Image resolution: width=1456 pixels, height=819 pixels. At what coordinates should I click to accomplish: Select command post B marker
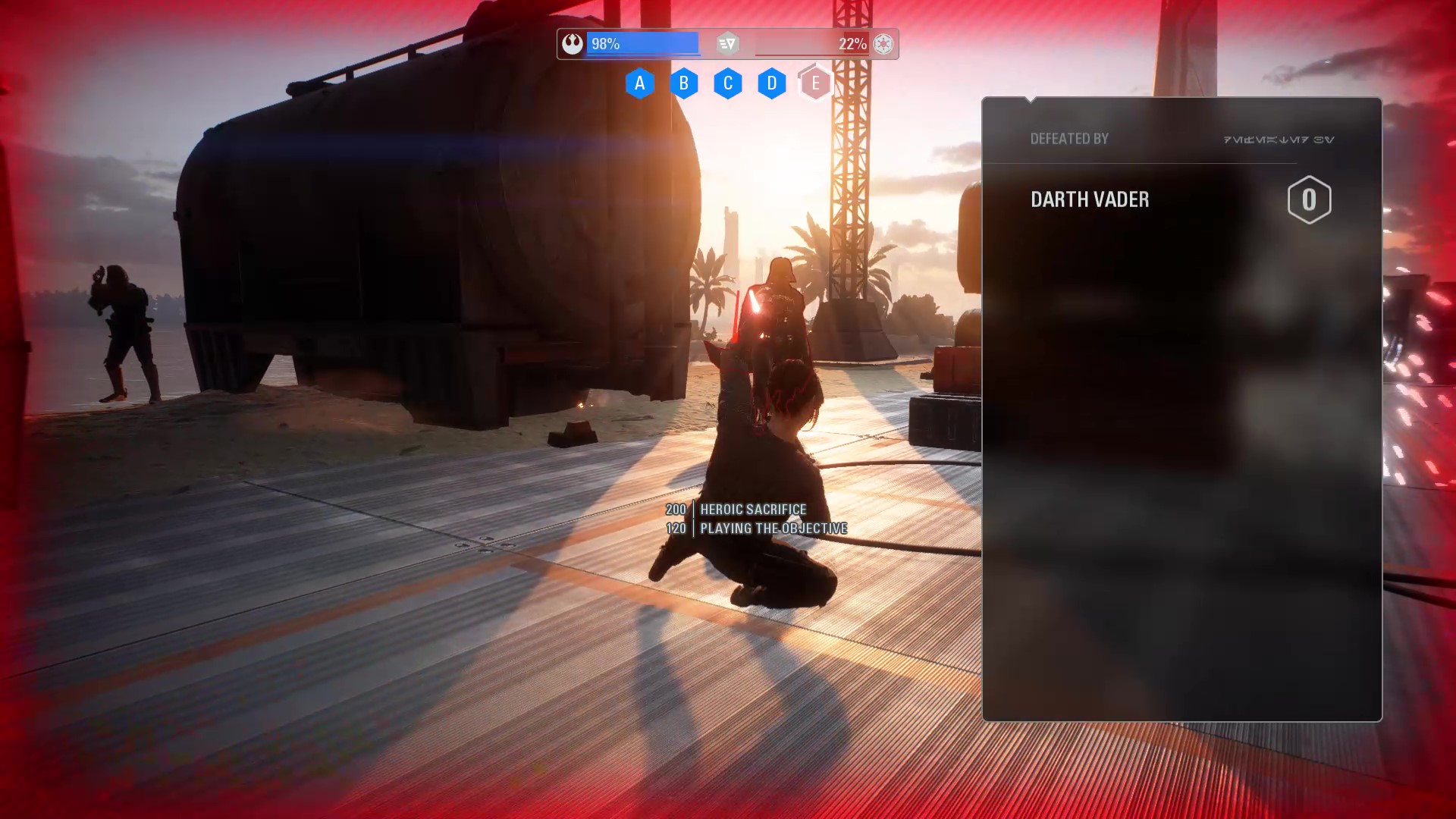coord(683,83)
